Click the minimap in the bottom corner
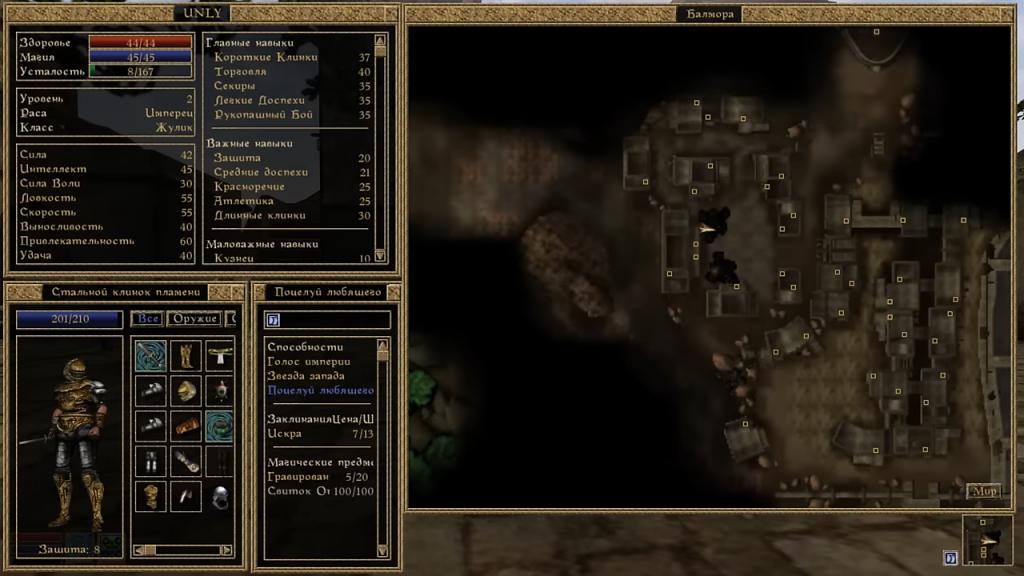The height and width of the screenshot is (576, 1024). click(986, 539)
